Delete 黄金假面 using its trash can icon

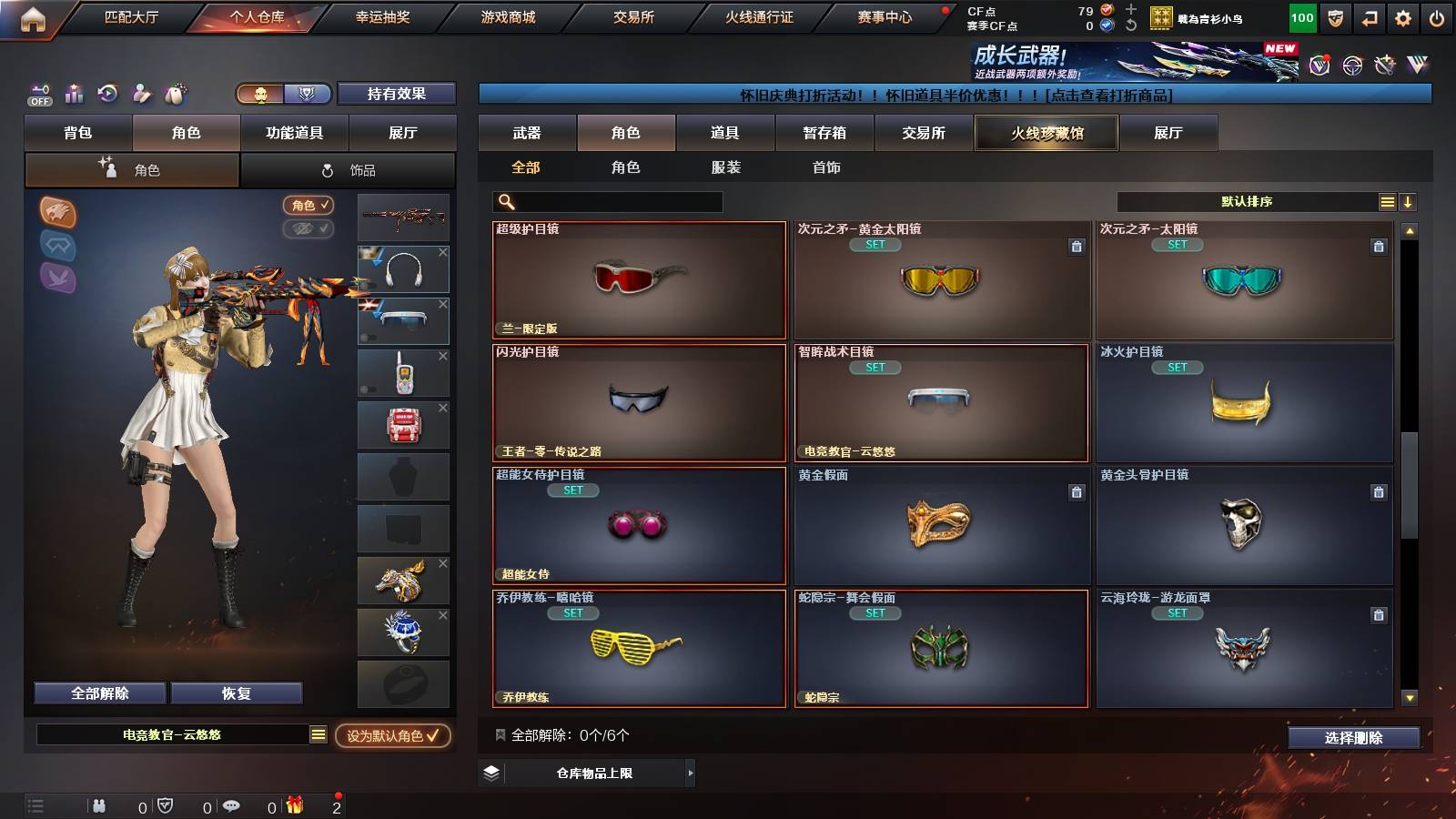[x=1075, y=492]
